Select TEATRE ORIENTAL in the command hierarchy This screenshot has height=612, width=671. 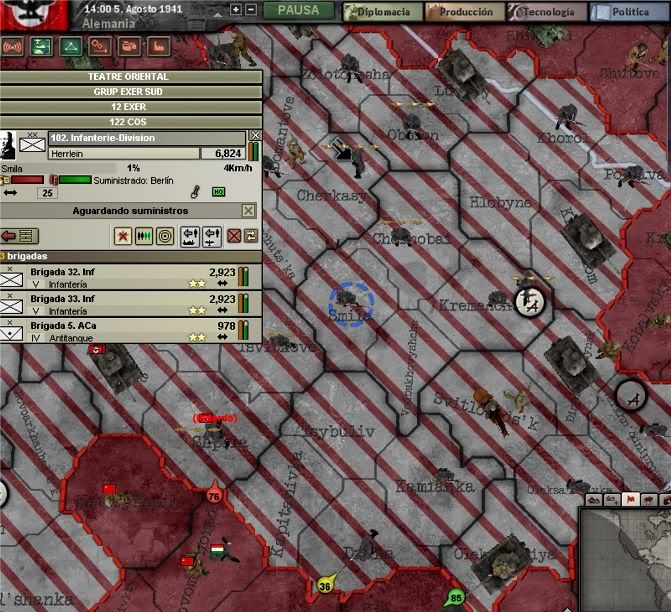(131, 76)
